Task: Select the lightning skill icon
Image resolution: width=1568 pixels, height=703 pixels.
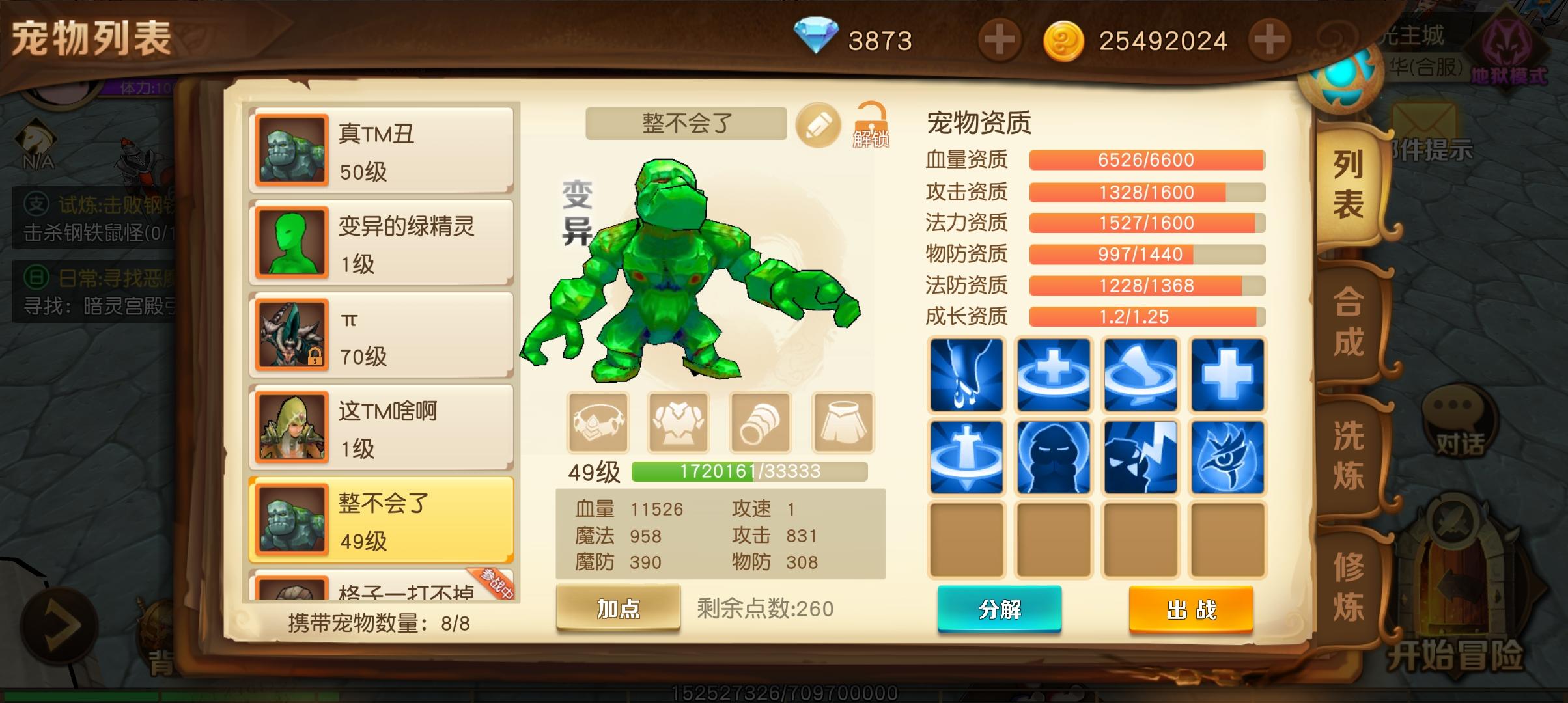Action: 1141,457
